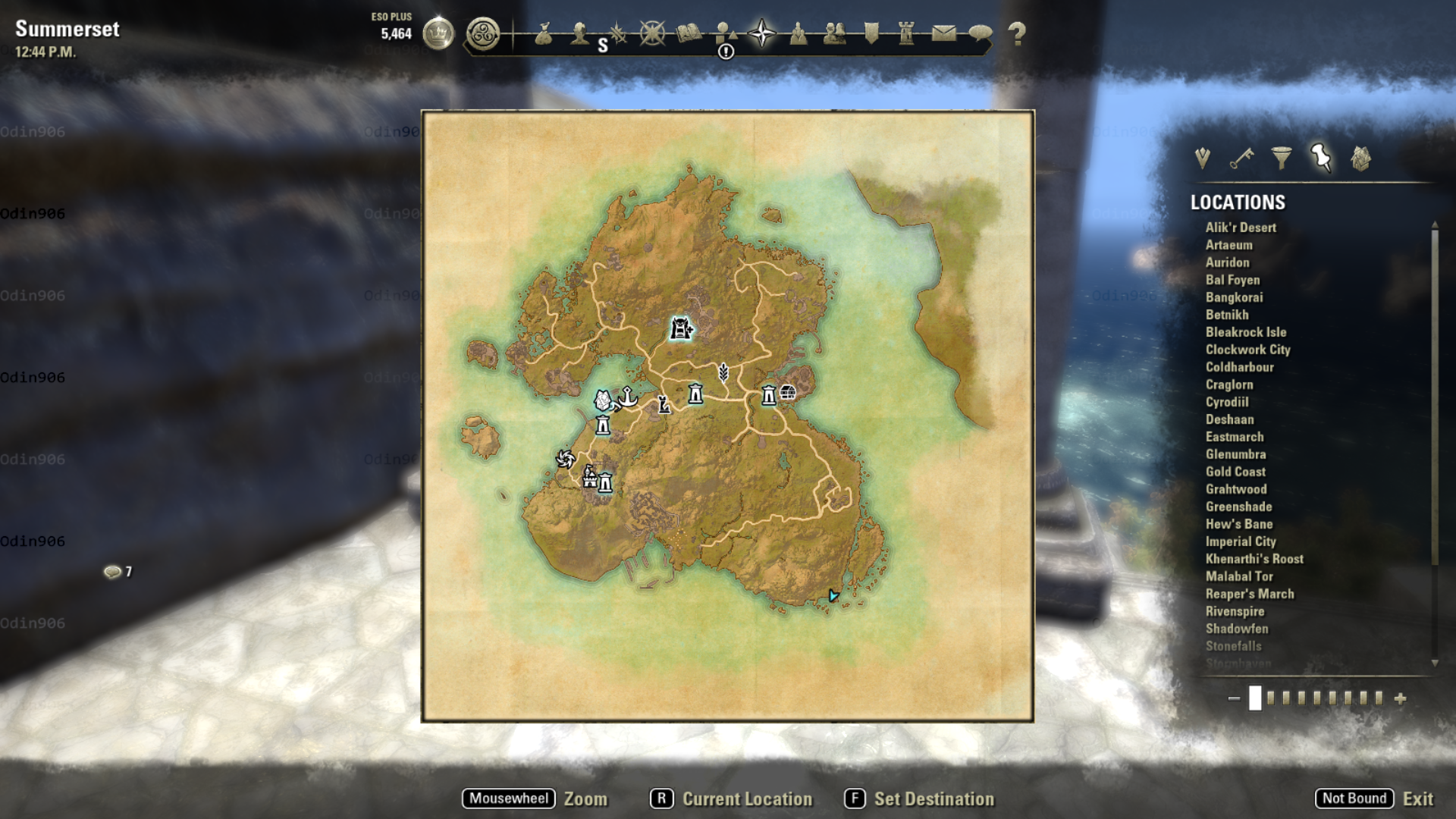The height and width of the screenshot is (819, 1456).
Task: Open the map Filters funnel tab
Action: coord(1282,158)
